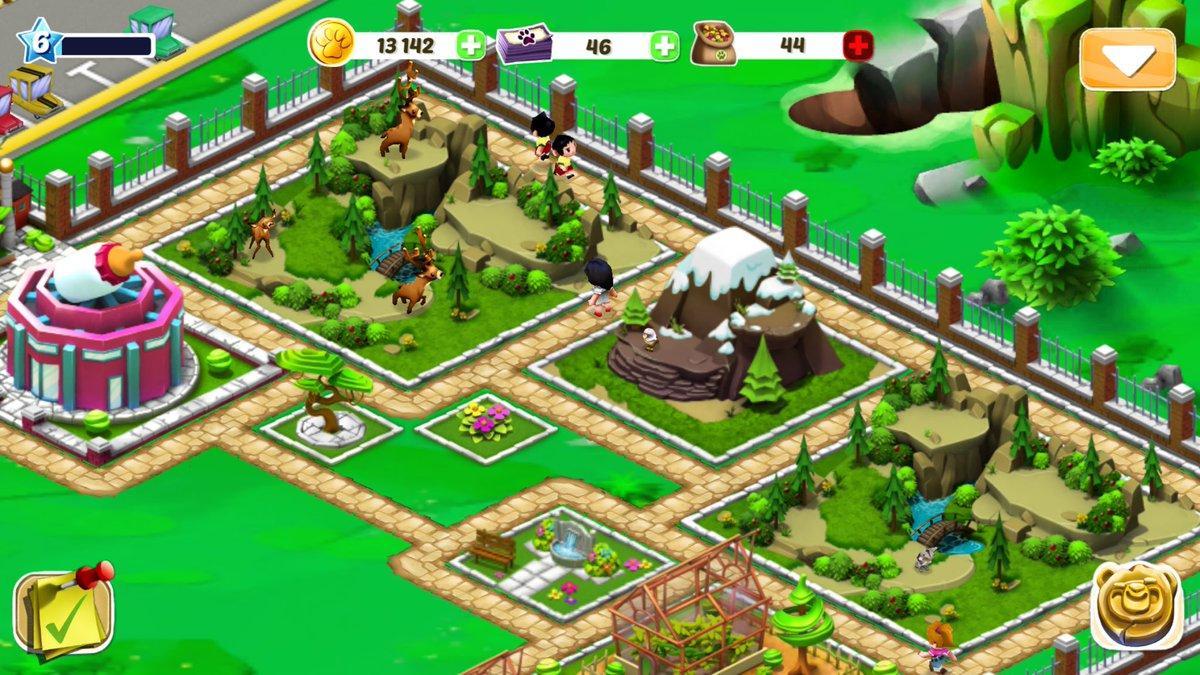Expand the orange dropdown arrow menu
This screenshot has height=675, width=1200.
pos(1127,59)
